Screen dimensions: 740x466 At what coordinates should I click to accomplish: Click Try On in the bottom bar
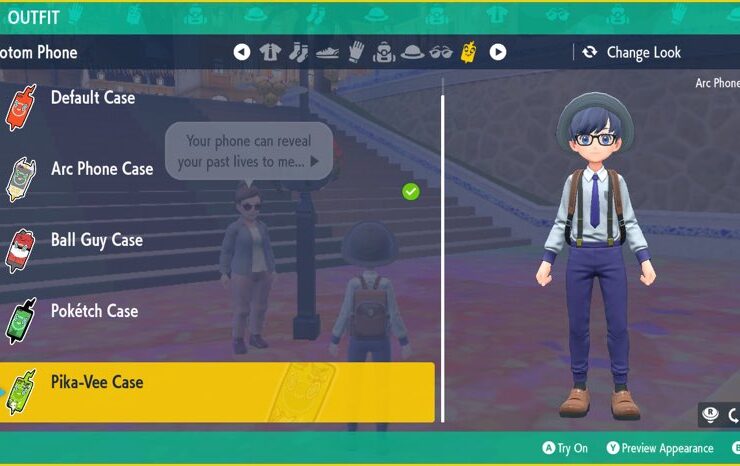pos(565,448)
